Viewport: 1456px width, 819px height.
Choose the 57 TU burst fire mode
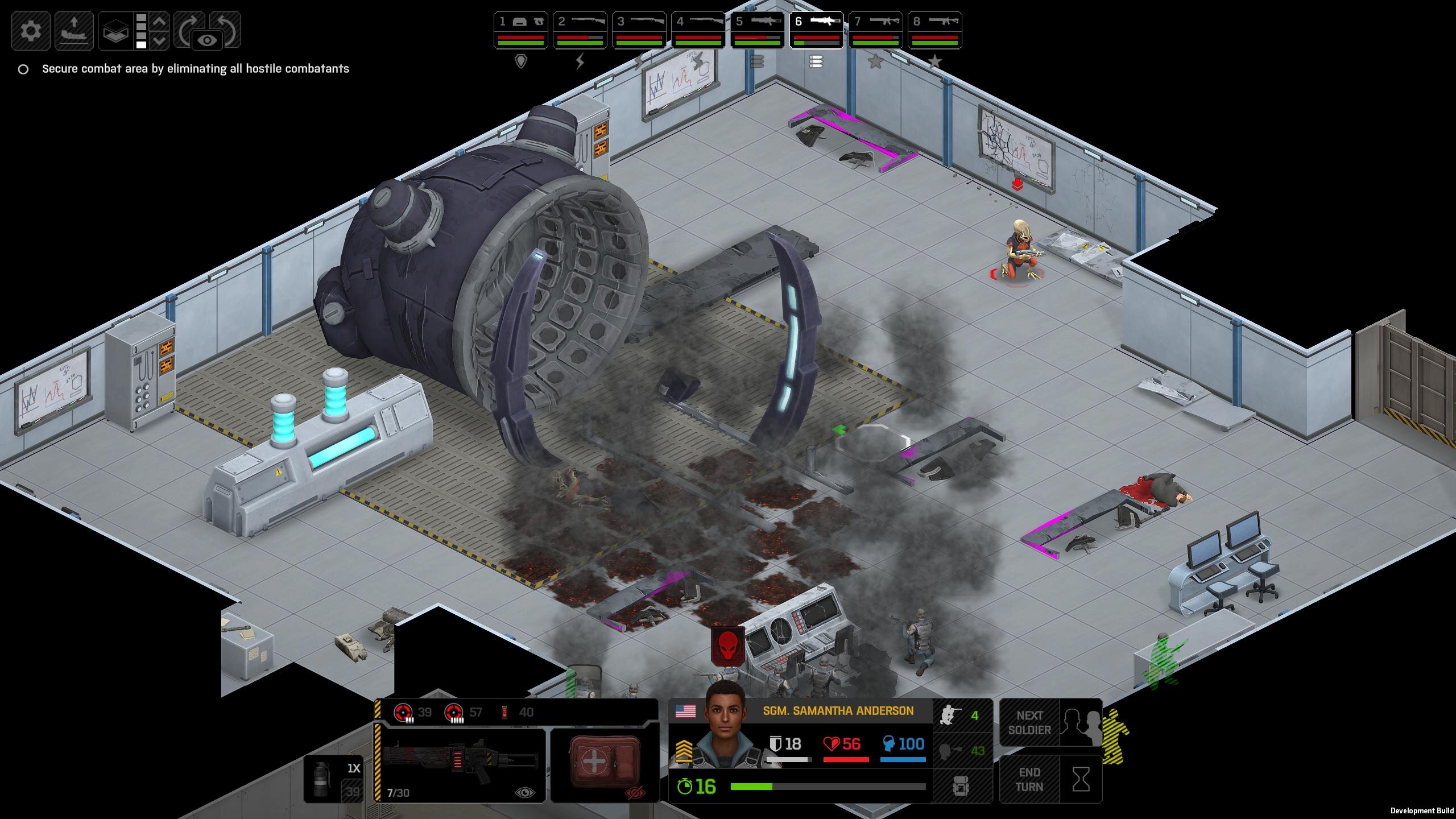point(463,712)
